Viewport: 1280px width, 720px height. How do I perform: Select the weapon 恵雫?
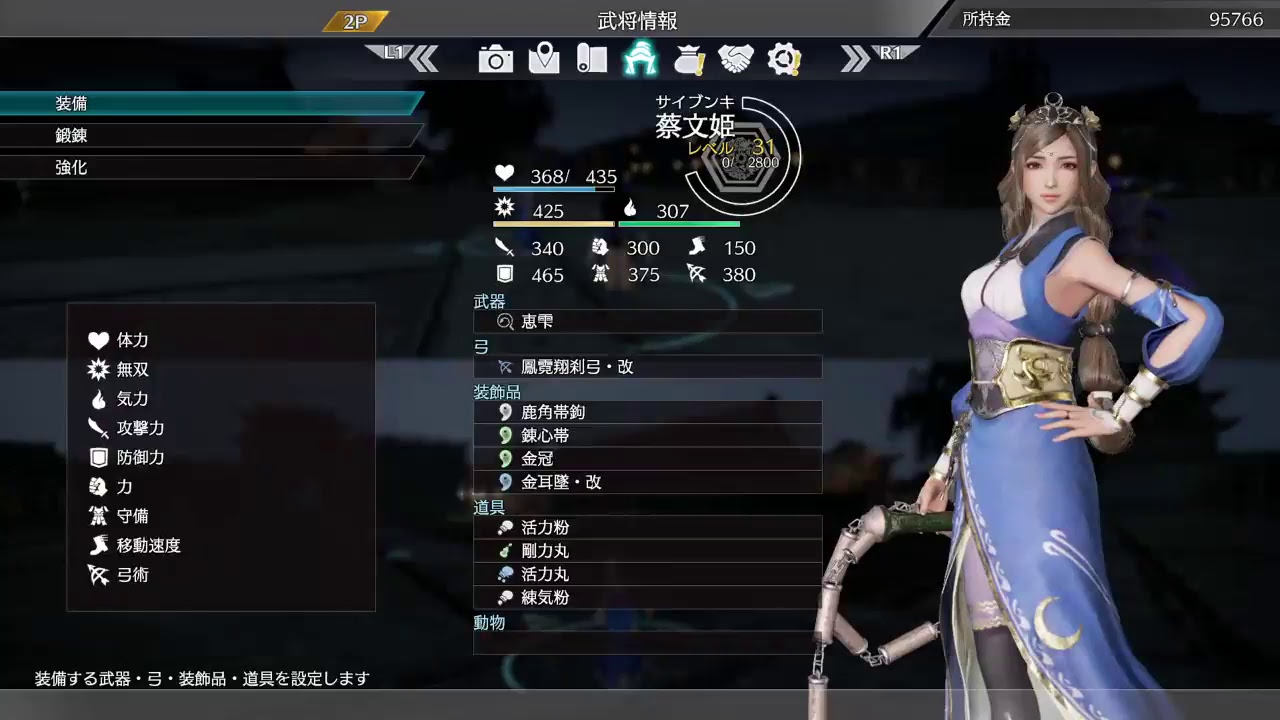[x=647, y=321]
